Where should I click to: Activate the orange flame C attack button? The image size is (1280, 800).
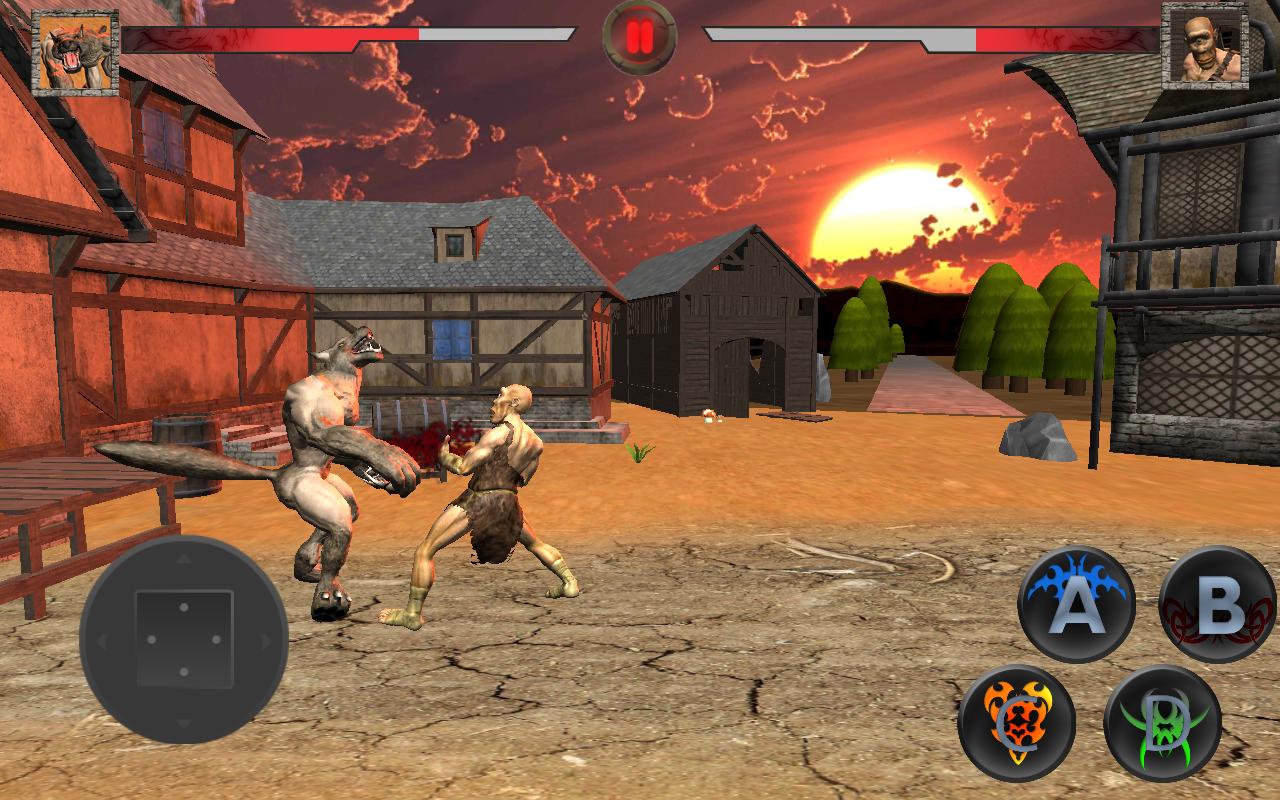pyautogui.click(x=1016, y=723)
